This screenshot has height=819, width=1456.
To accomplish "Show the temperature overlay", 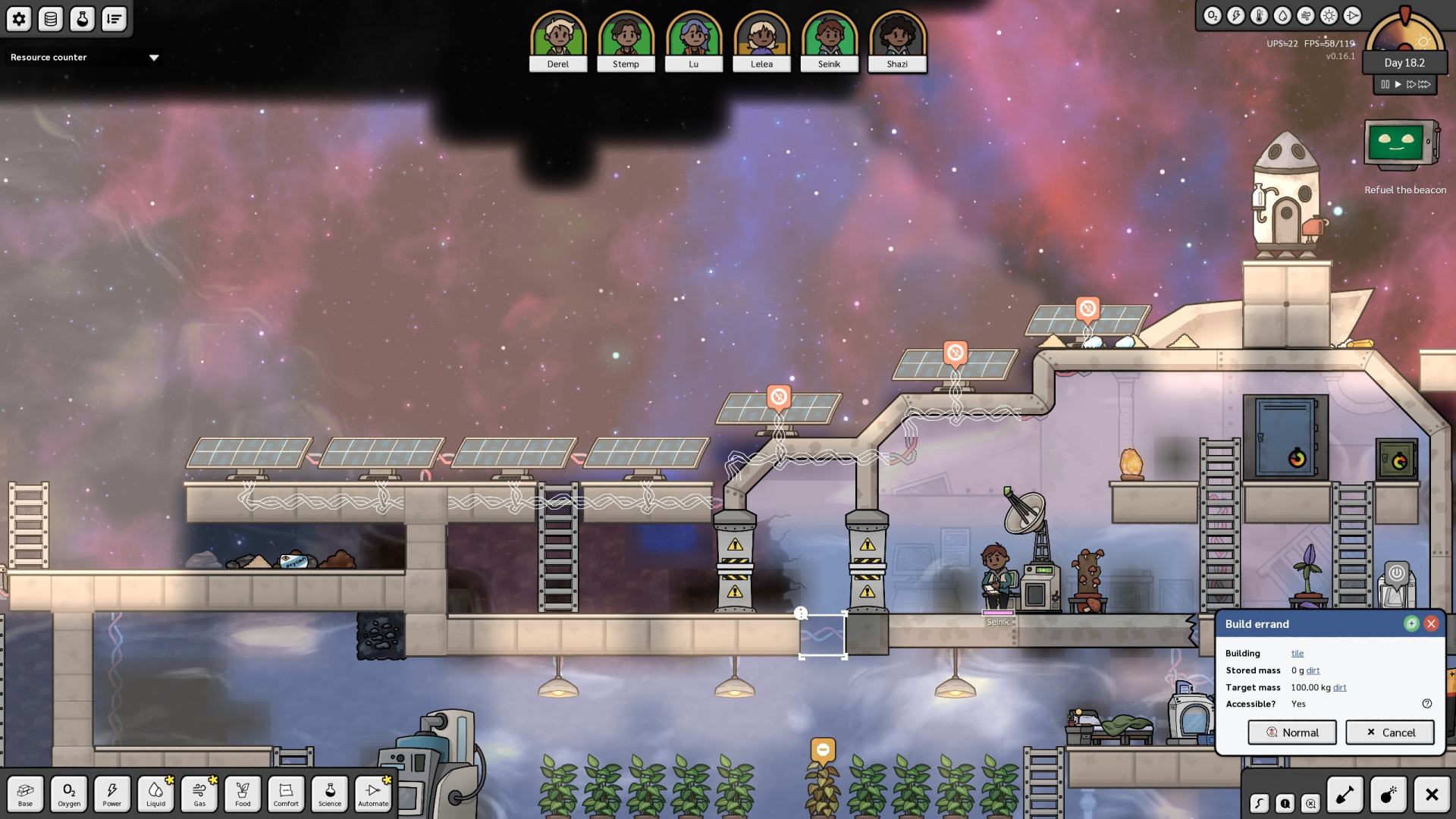I will click(1259, 16).
